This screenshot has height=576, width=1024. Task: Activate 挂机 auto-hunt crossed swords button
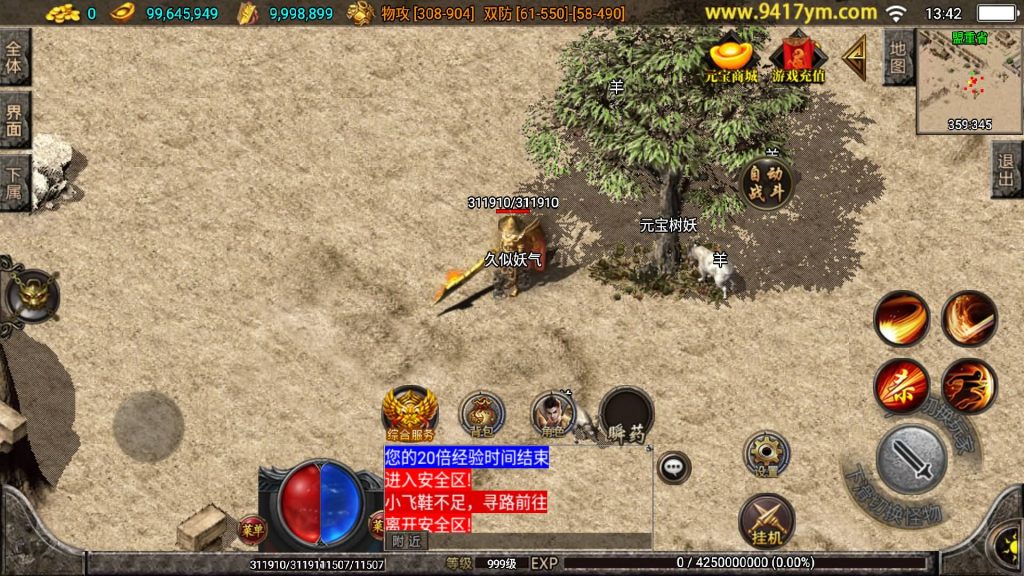pyautogui.click(x=766, y=520)
